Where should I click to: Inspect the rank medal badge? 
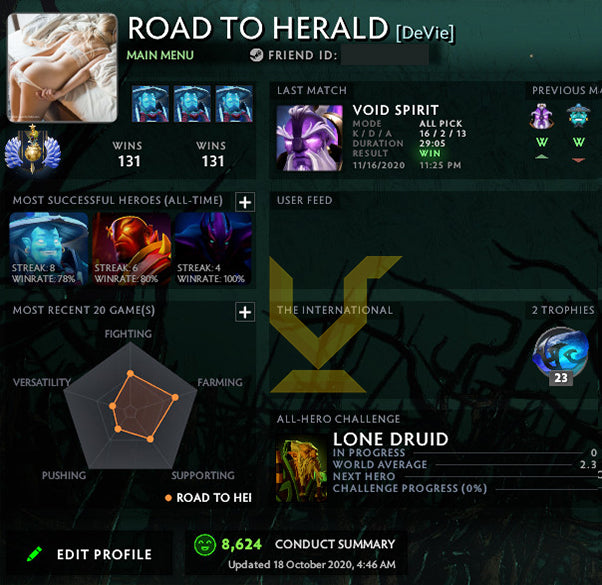coord(24,152)
